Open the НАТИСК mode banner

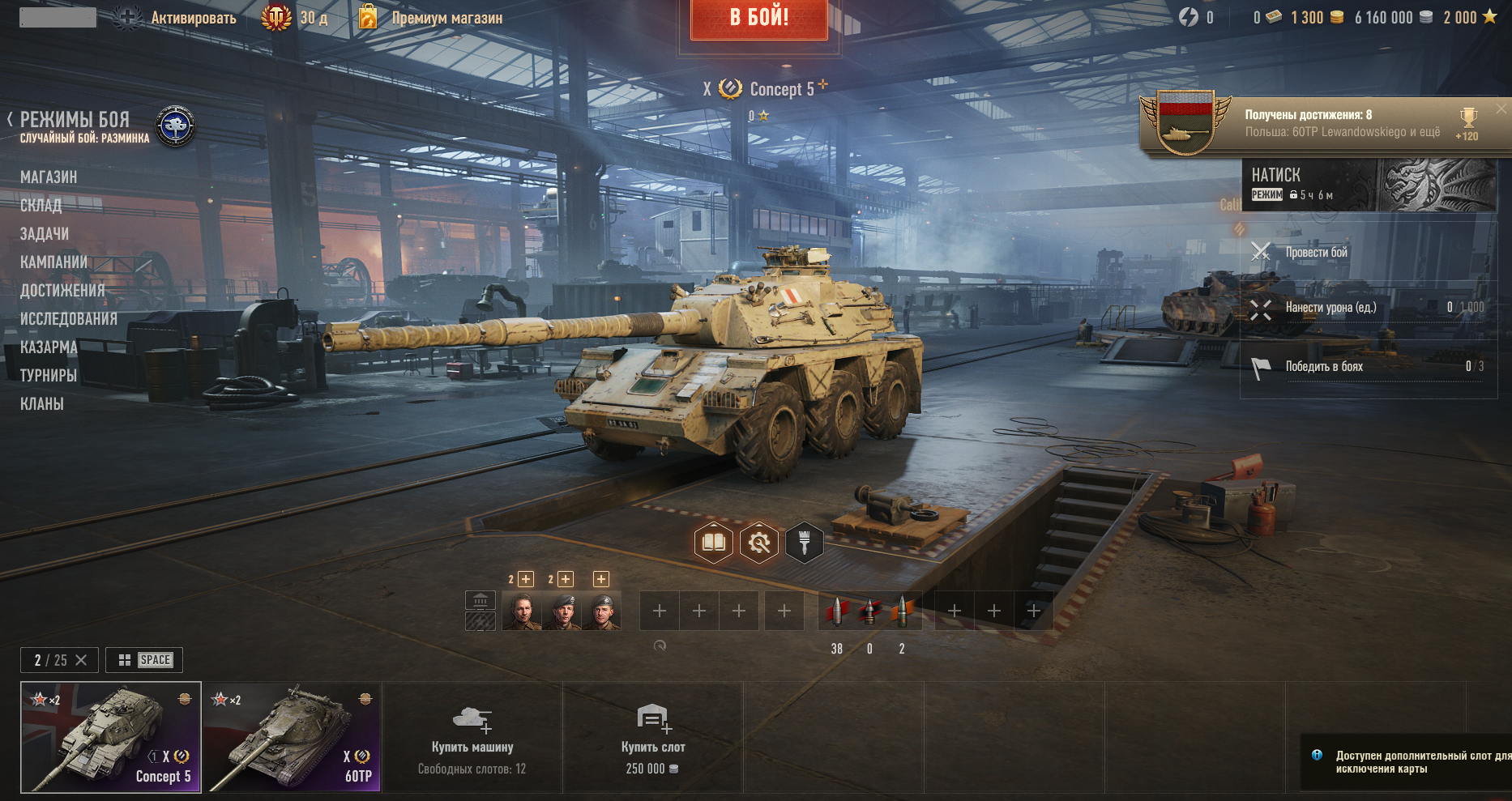pos(1369,185)
